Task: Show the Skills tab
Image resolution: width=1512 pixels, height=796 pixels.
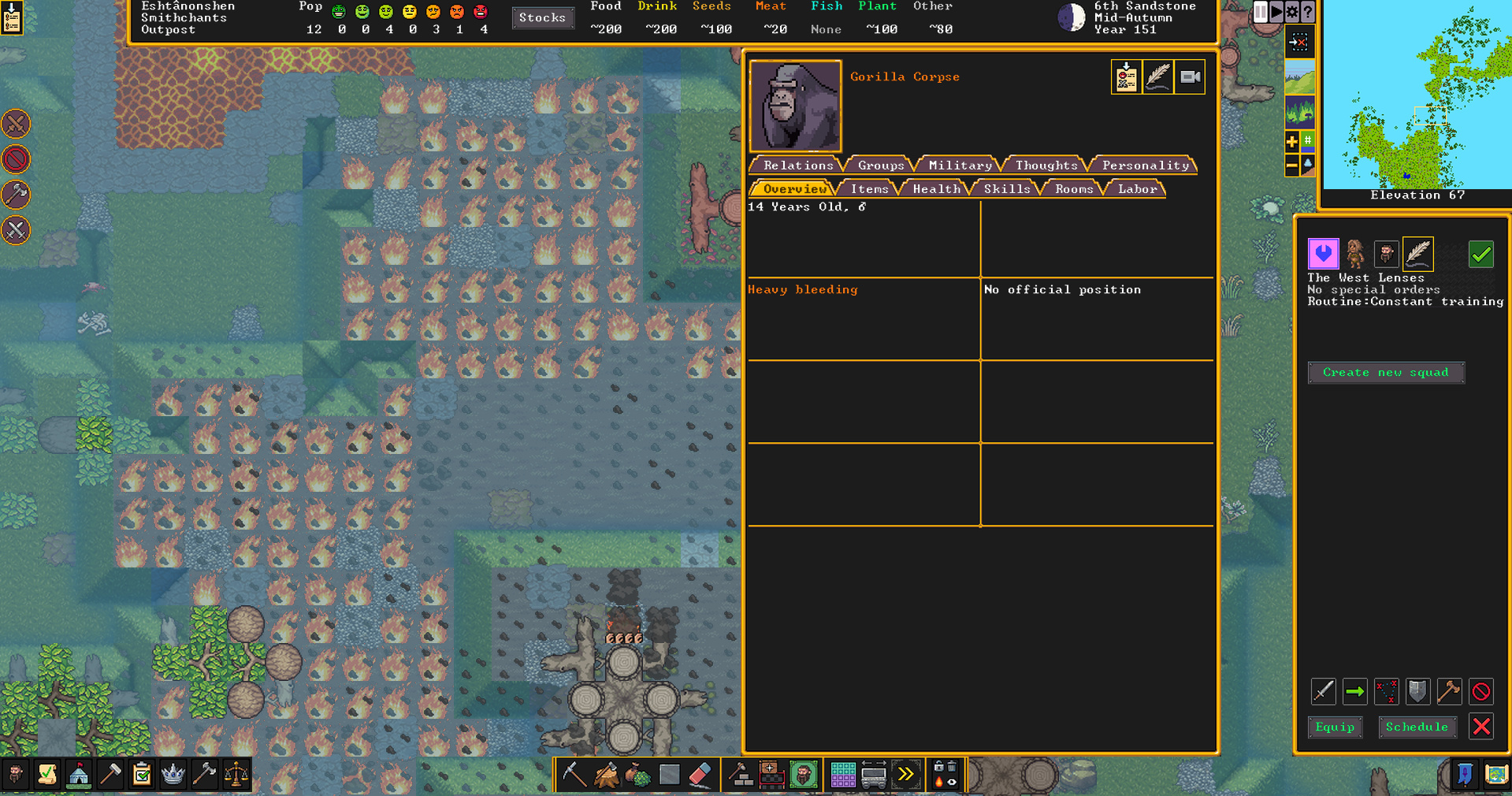Action: click(1006, 189)
